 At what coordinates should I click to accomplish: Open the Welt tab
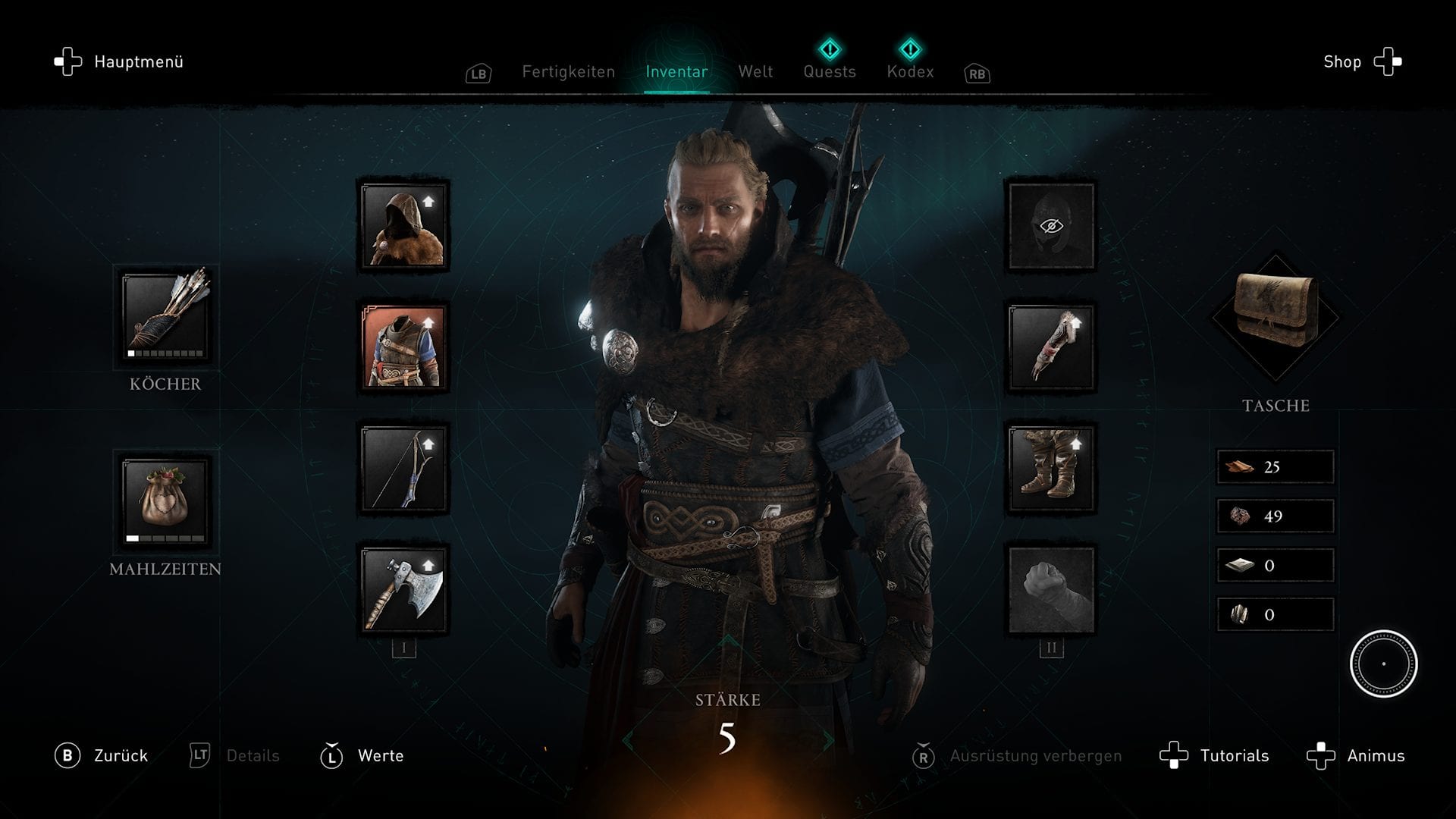click(x=755, y=72)
